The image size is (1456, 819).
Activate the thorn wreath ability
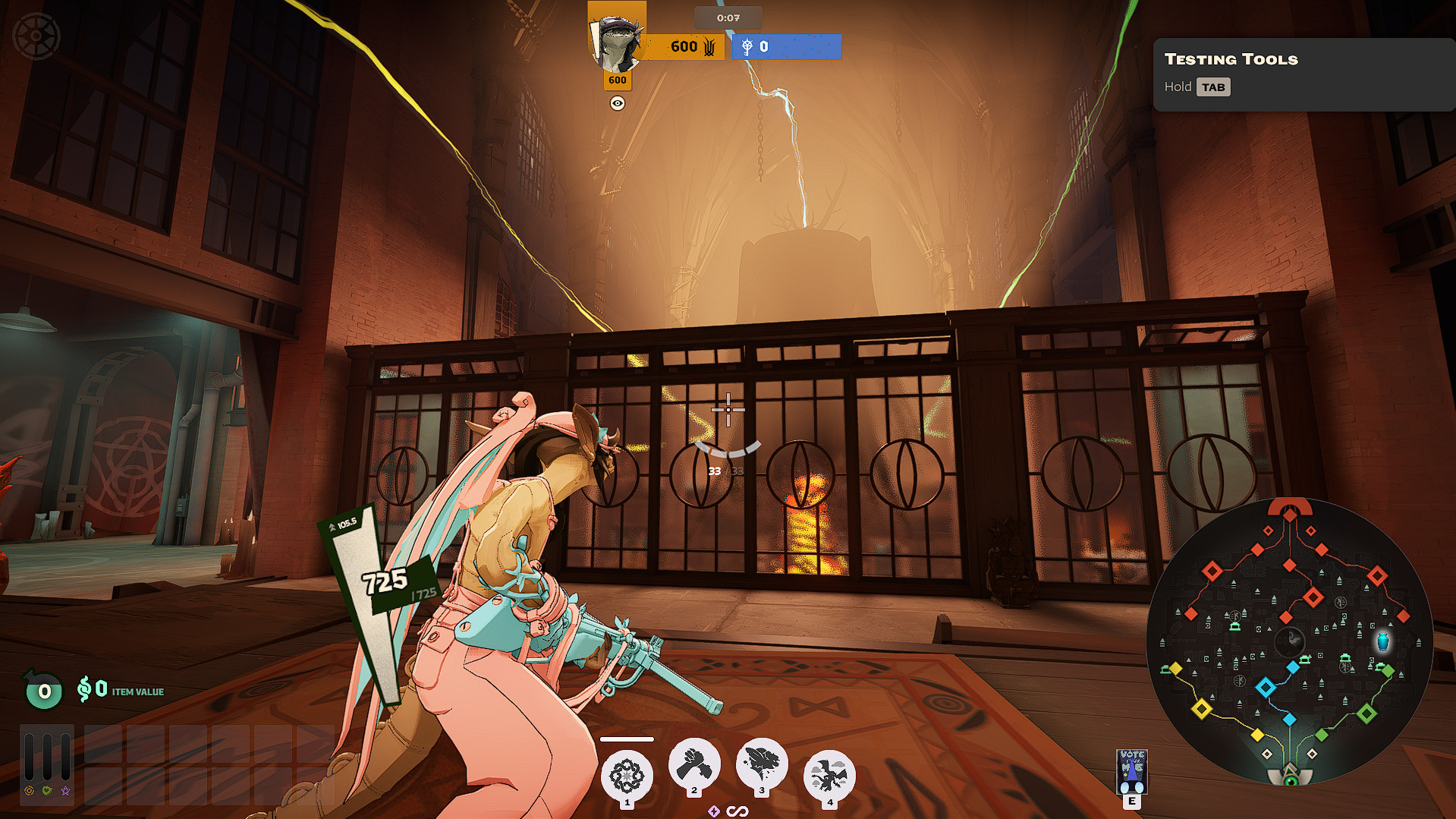(627, 776)
